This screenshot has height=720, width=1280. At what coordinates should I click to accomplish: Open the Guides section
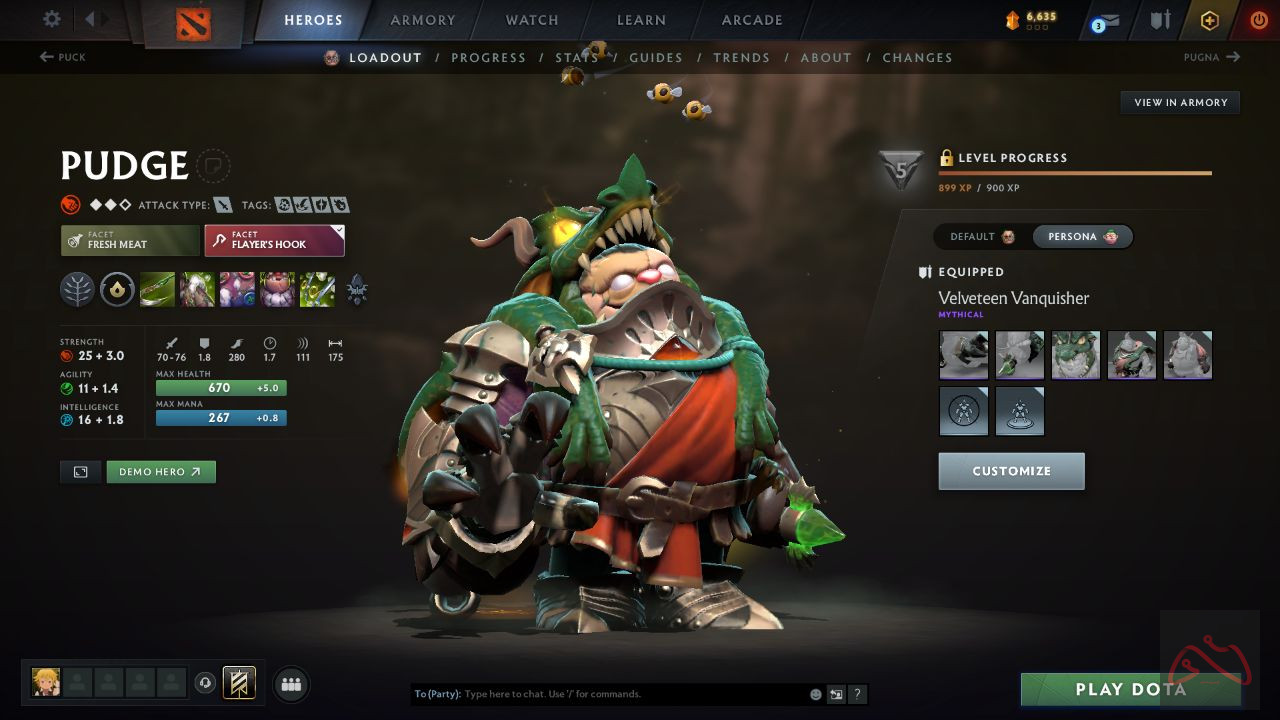coord(655,58)
